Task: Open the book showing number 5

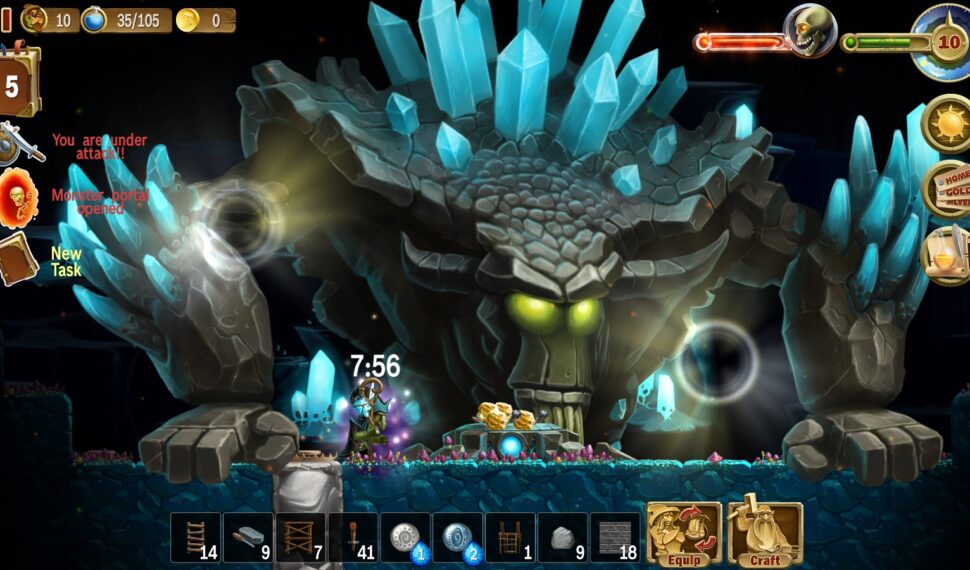Action: (x=19, y=84)
